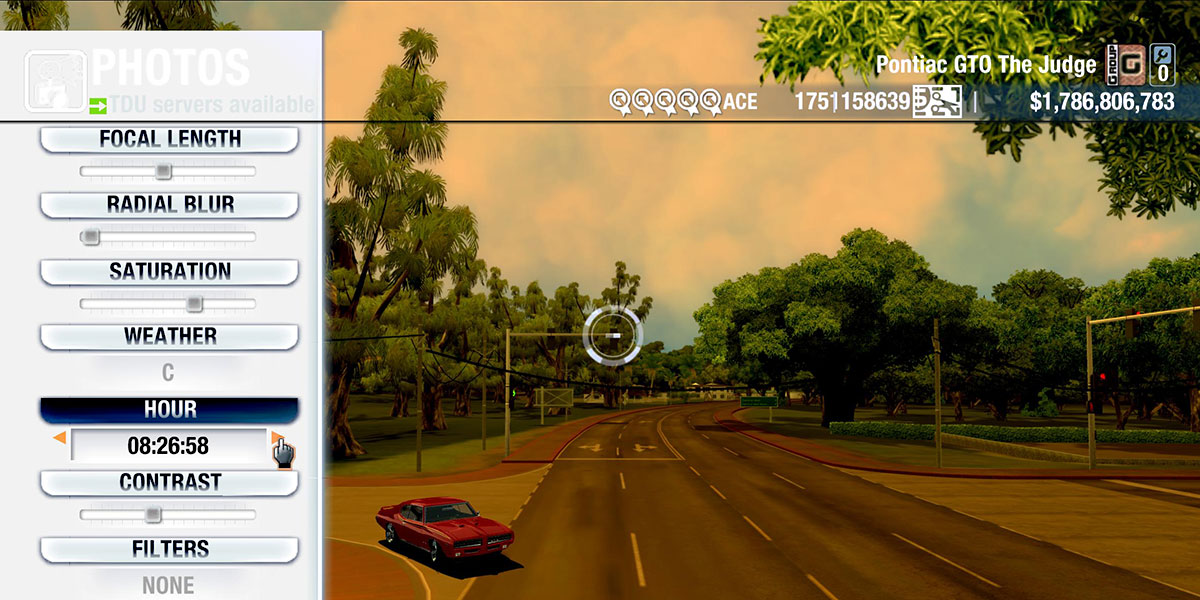Select the Focal Length option
The image size is (1200, 600).
[x=169, y=140]
